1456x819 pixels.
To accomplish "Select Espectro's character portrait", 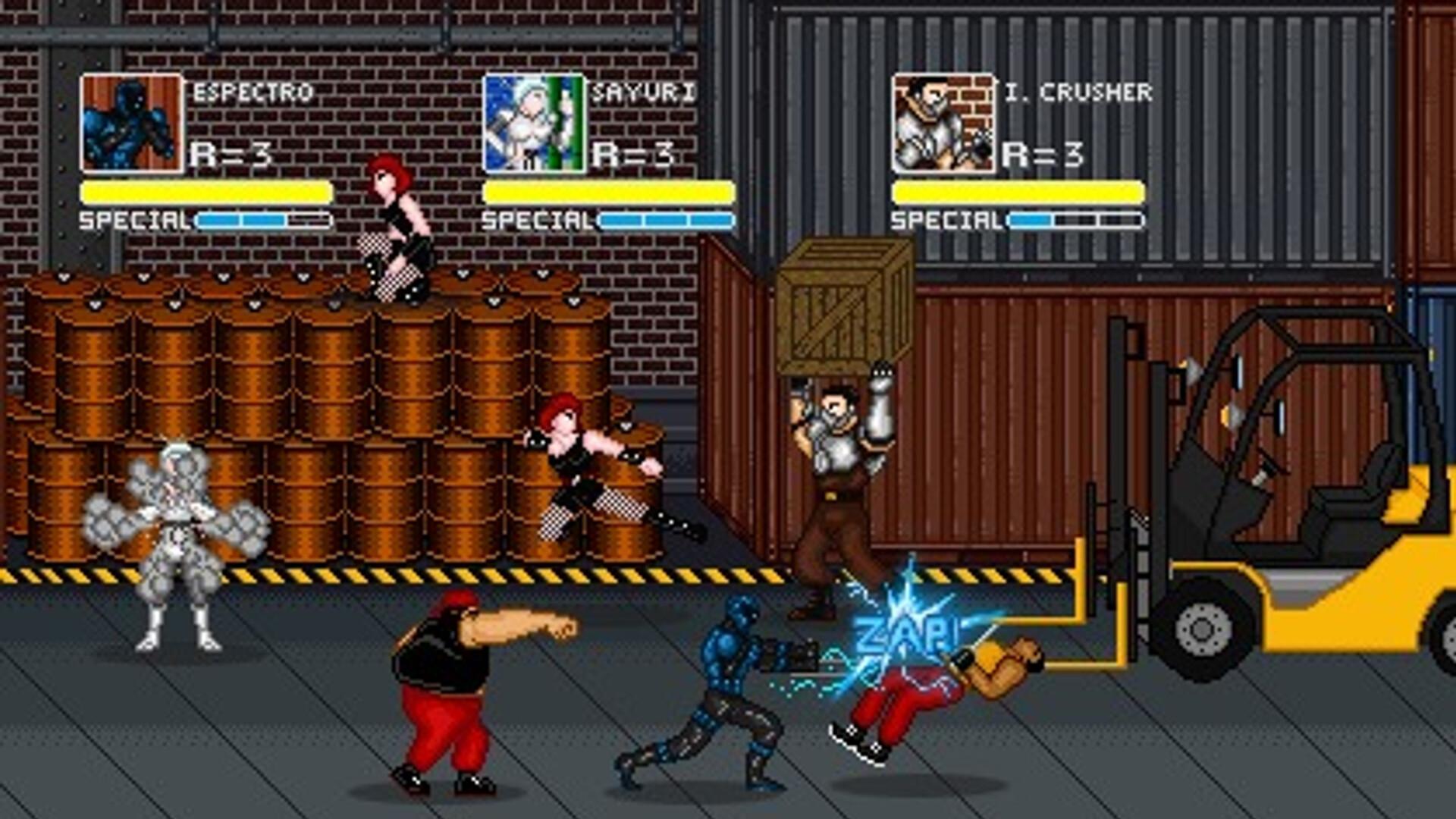I will [133, 121].
